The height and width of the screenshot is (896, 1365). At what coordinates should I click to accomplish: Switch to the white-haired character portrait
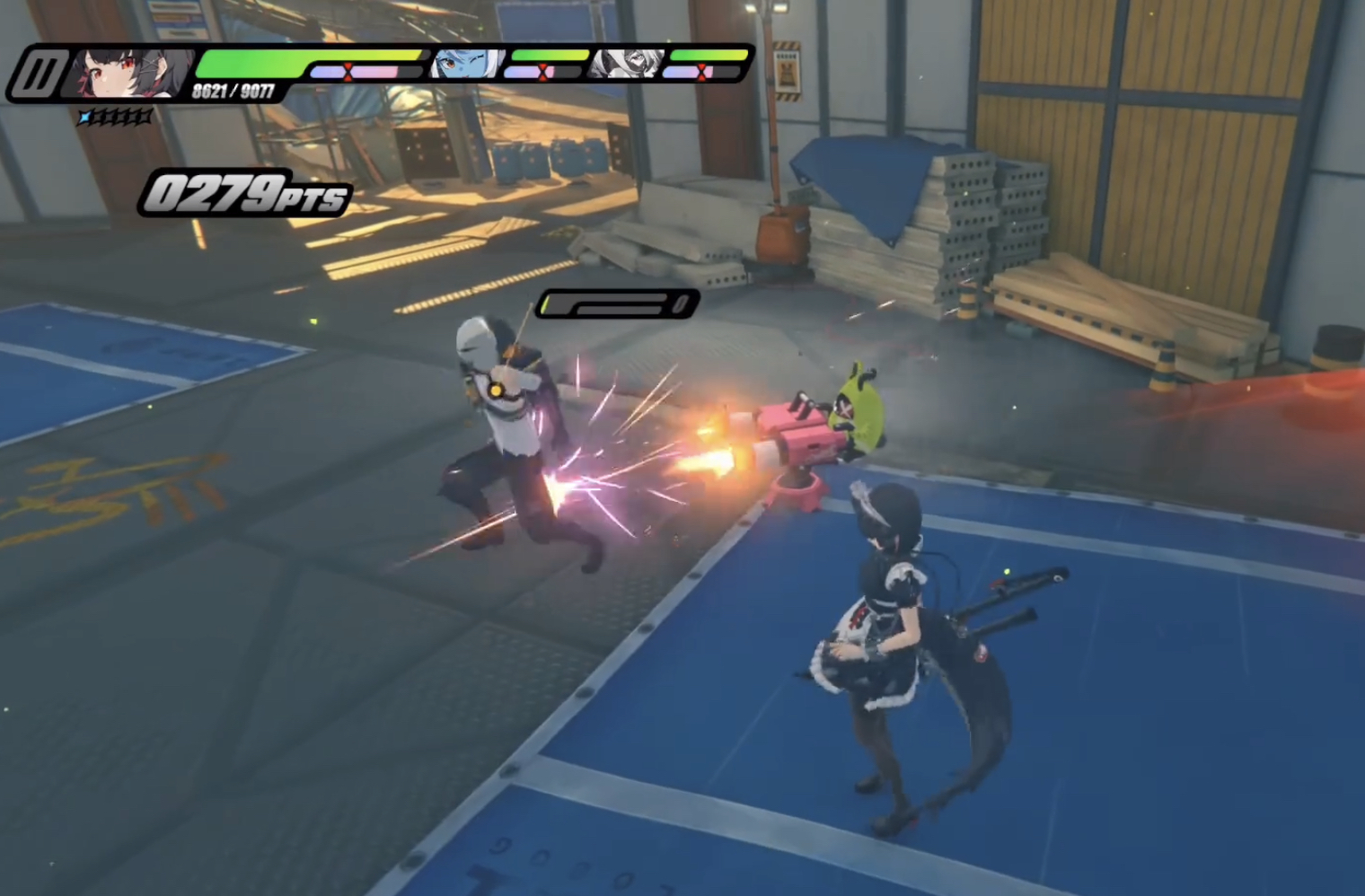[x=629, y=64]
